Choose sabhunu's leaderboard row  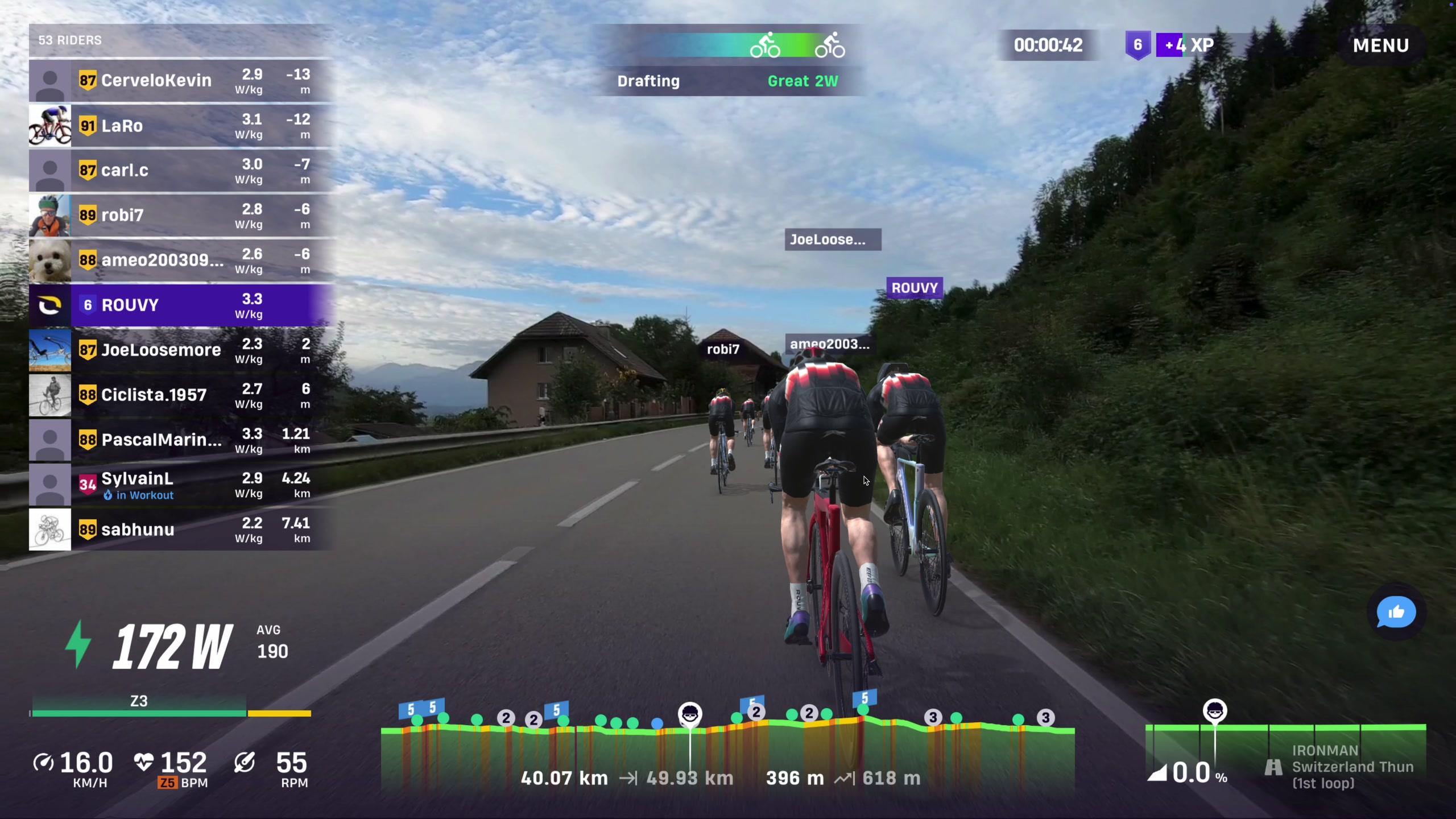[x=181, y=530]
